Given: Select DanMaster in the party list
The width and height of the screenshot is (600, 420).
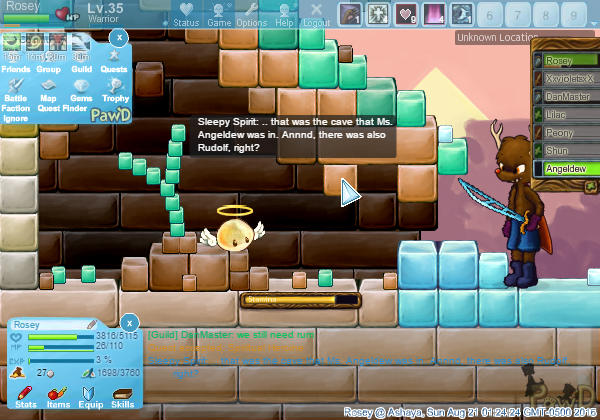Looking at the screenshot, I should 566,97.
